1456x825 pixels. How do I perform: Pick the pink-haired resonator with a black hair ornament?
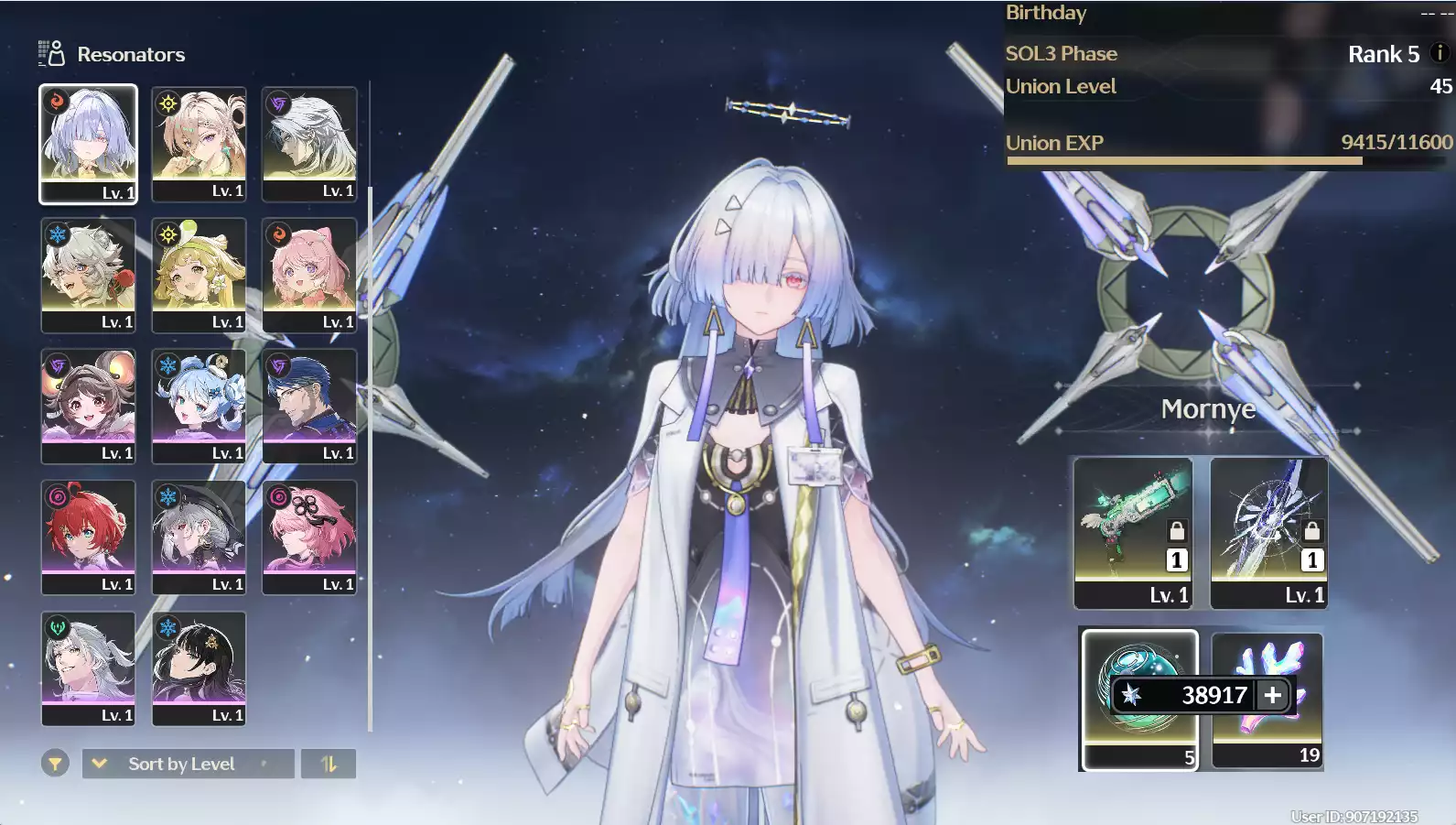(x=309, y=536)
